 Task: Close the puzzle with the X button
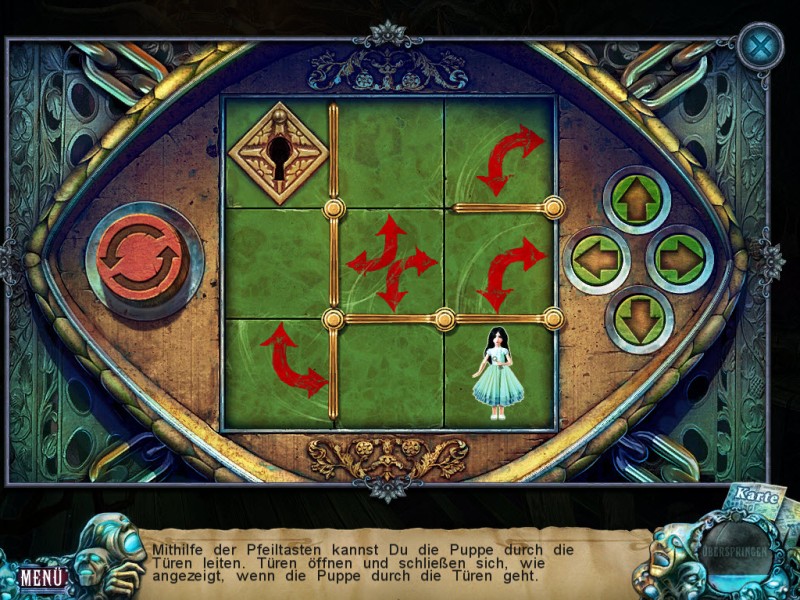[x=760, y=45]
